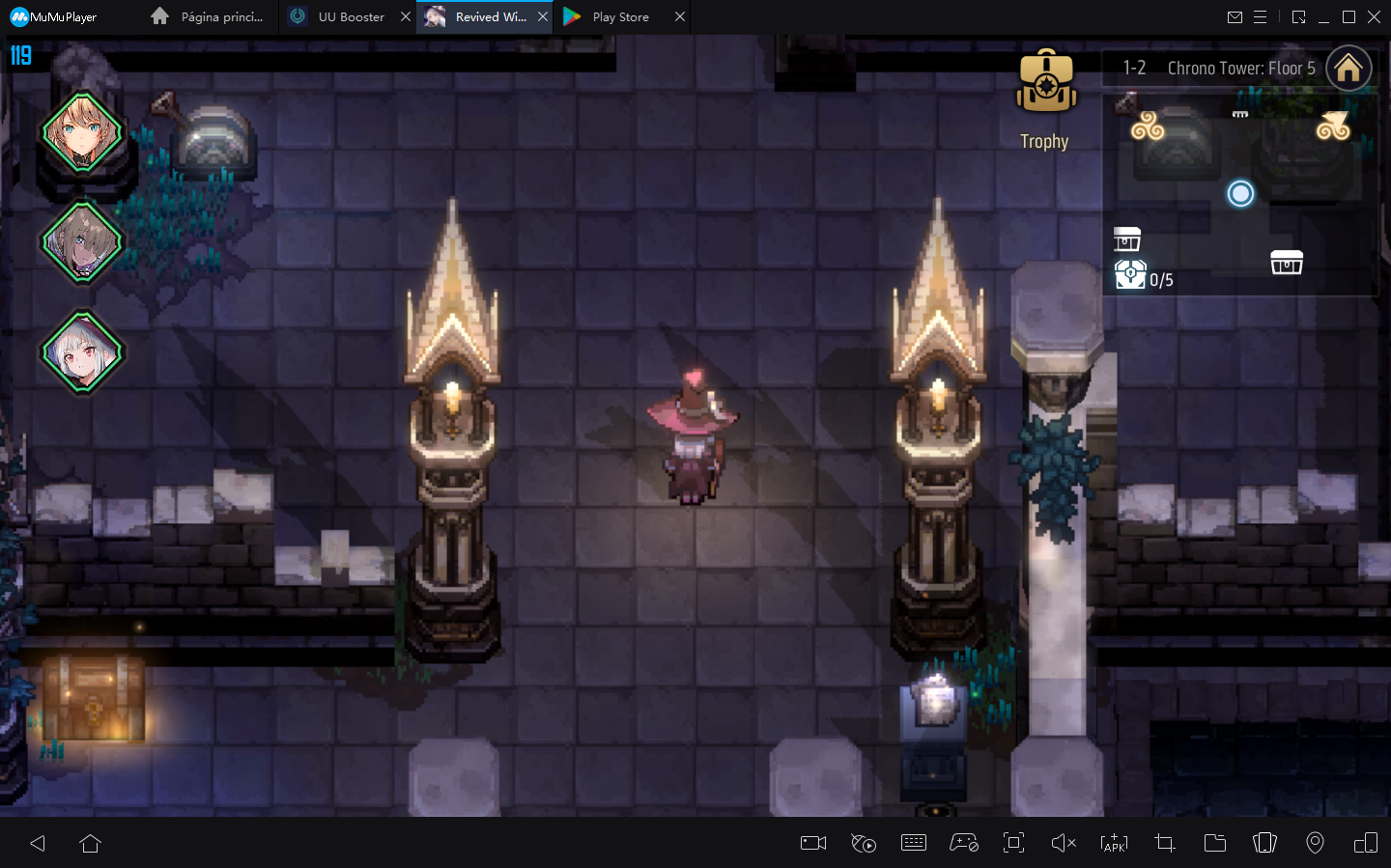Toggle the device rotation icon
Image resolution: width=1391 pixels, height=868 pixels.
point(1264,843)
